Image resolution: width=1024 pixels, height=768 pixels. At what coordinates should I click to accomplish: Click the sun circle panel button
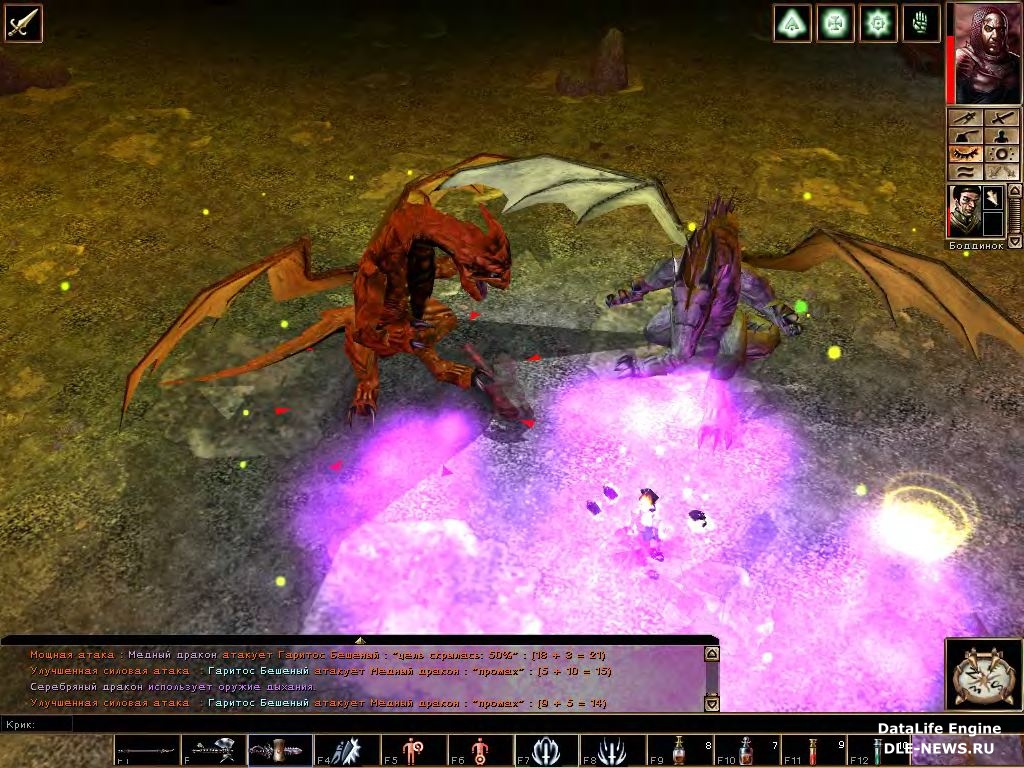(1001, 154)
